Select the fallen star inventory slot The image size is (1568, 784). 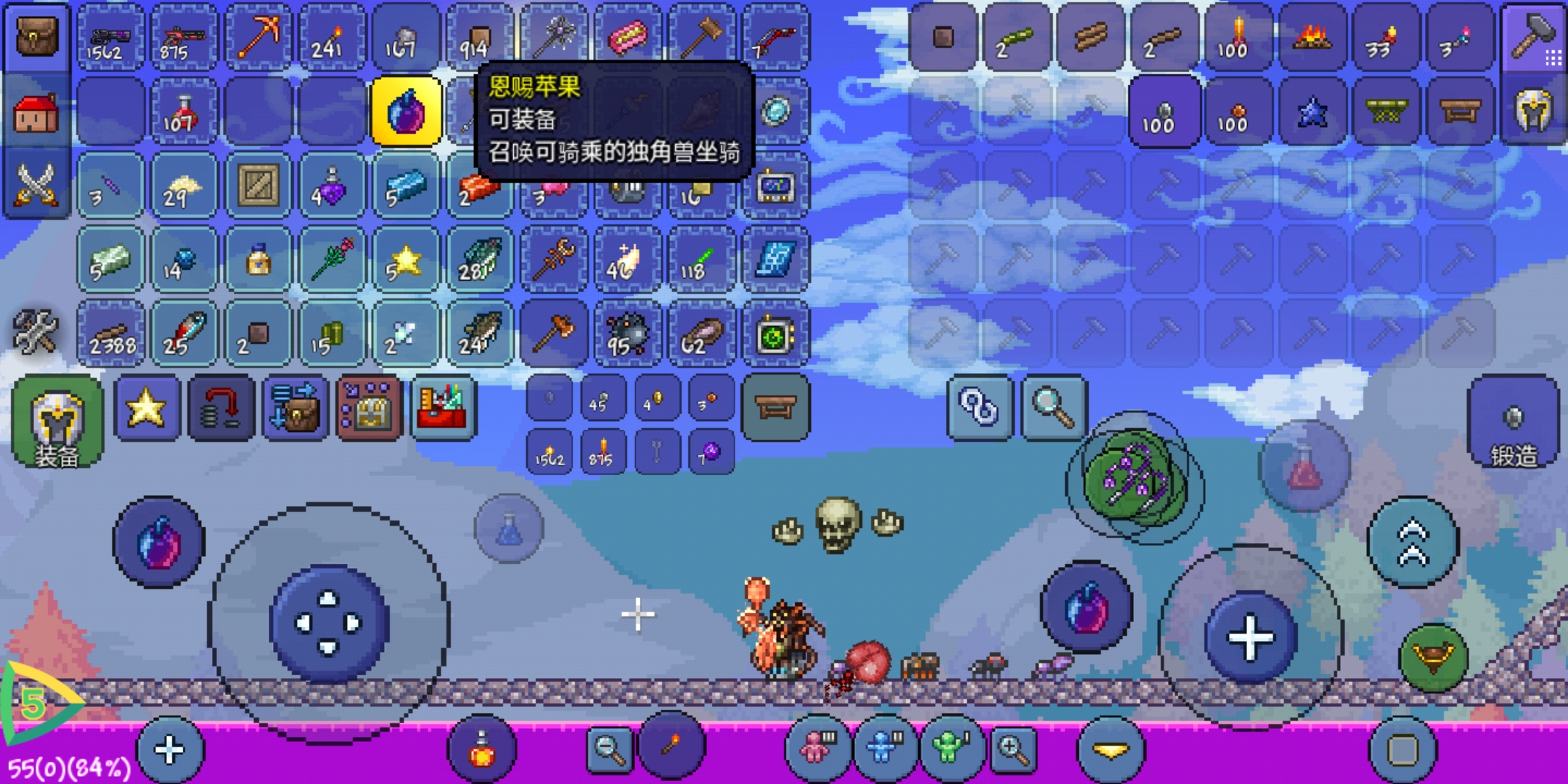[x=404, y=260]
